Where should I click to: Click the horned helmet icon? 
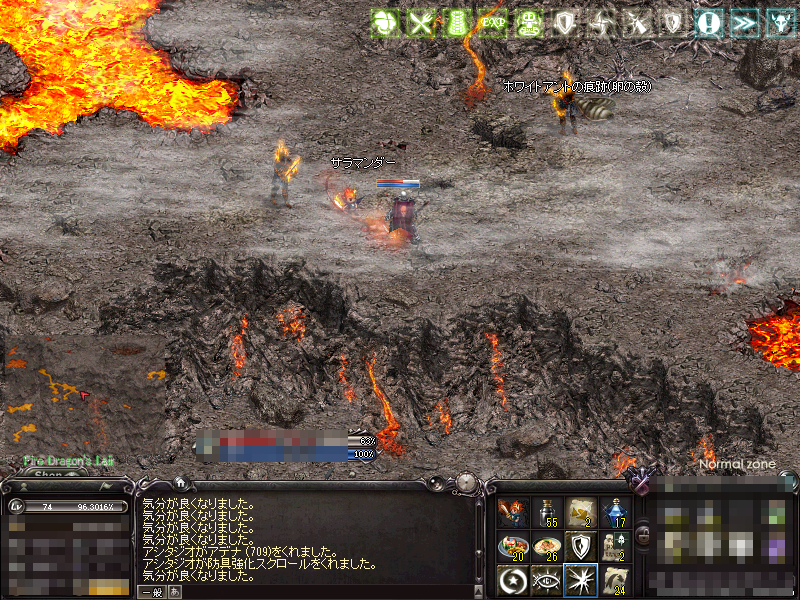(779, 23)
